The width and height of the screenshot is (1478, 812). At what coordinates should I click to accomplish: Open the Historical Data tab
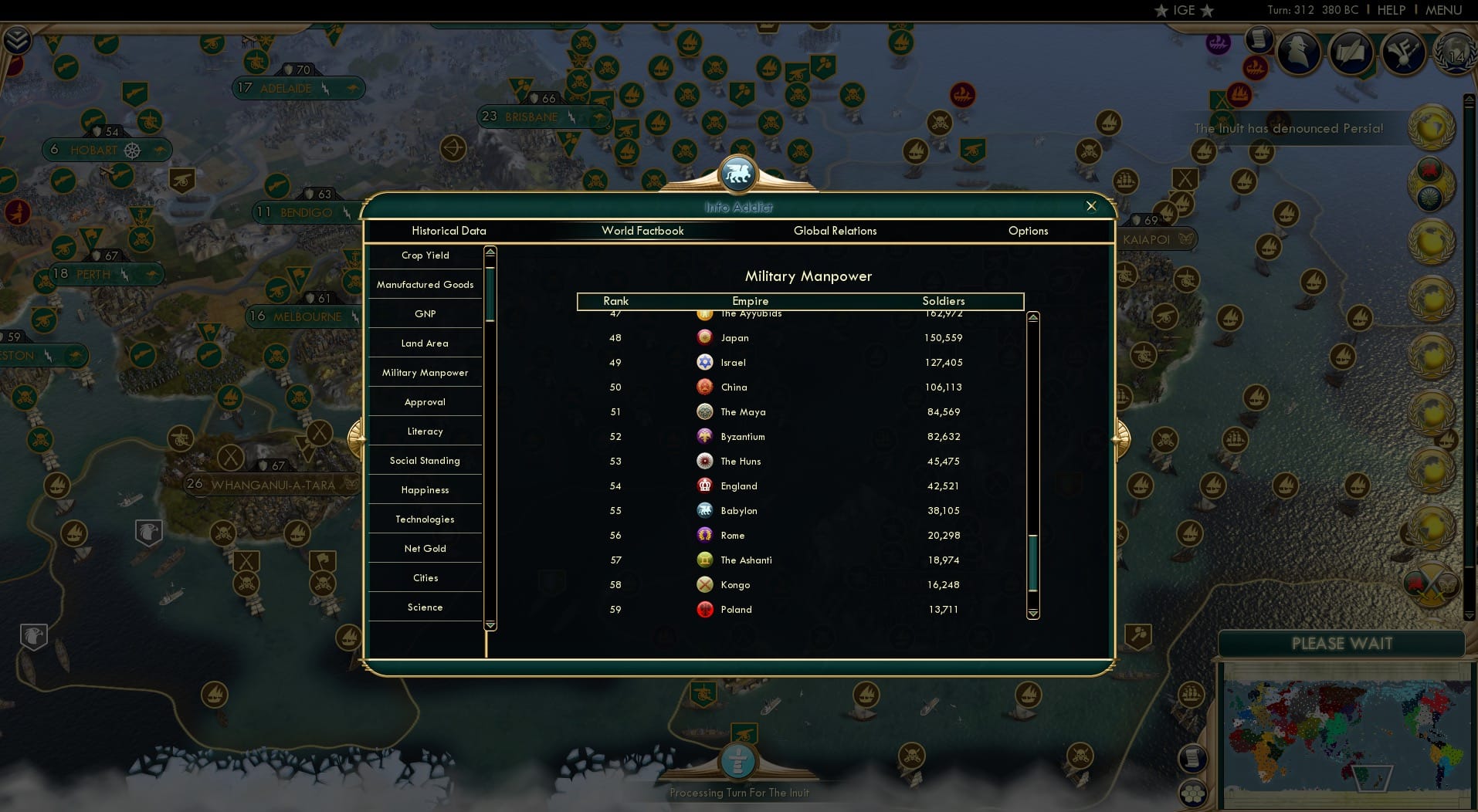tap(449, 231)
